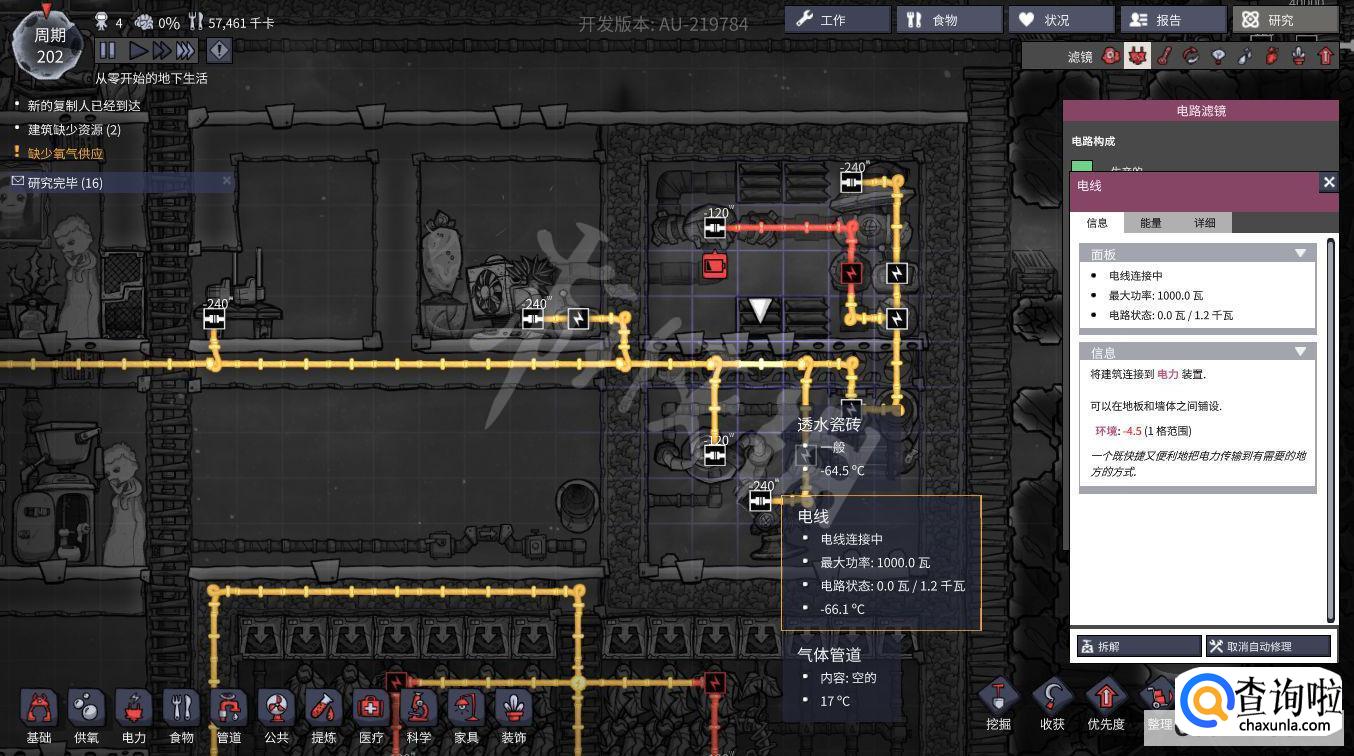Pause the game simulation
1354x756 pixels.
tap(108, 50)
